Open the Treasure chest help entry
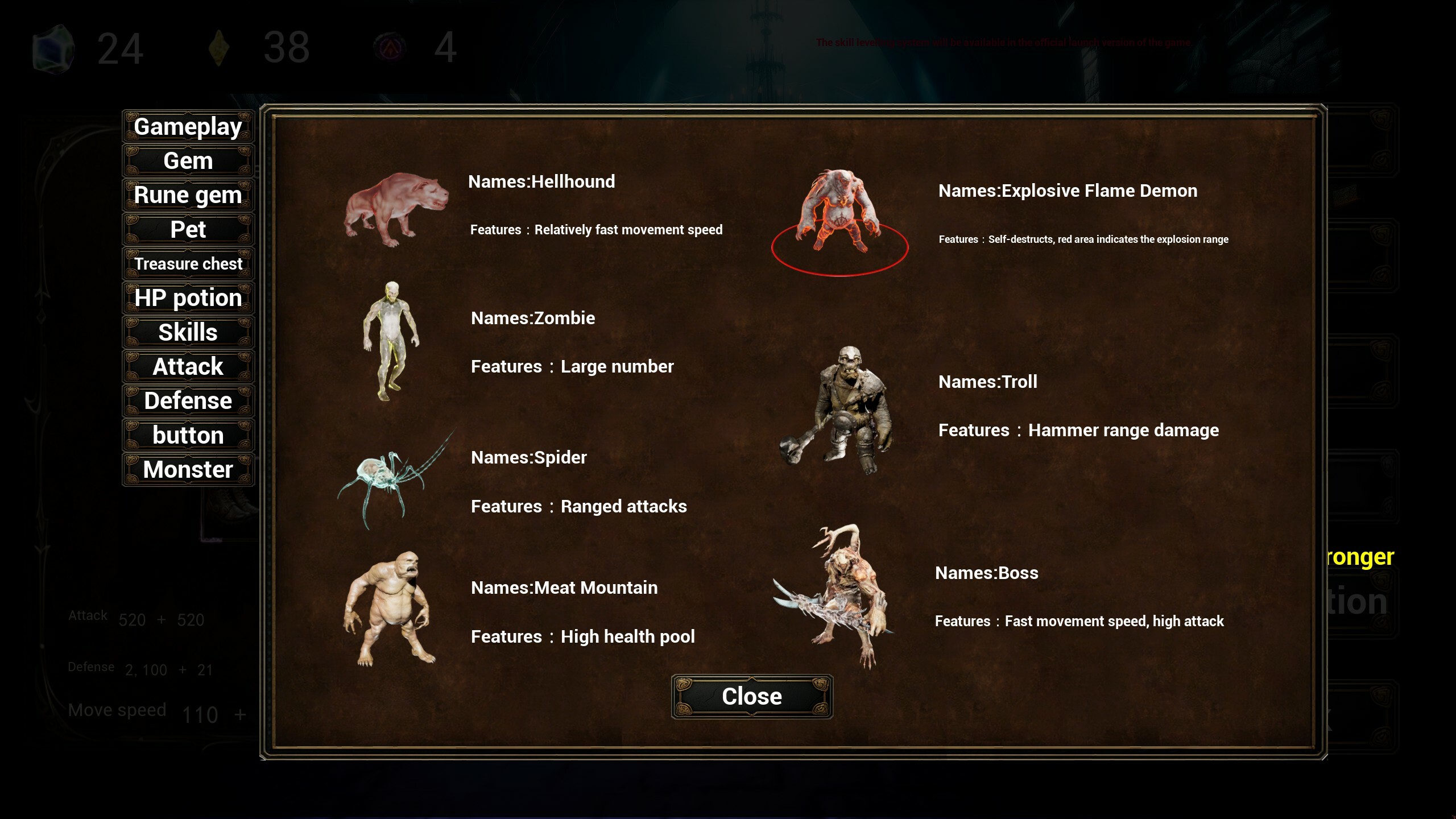The height and width of the screenshot is (819, 1456). click(x=188, y=263)
